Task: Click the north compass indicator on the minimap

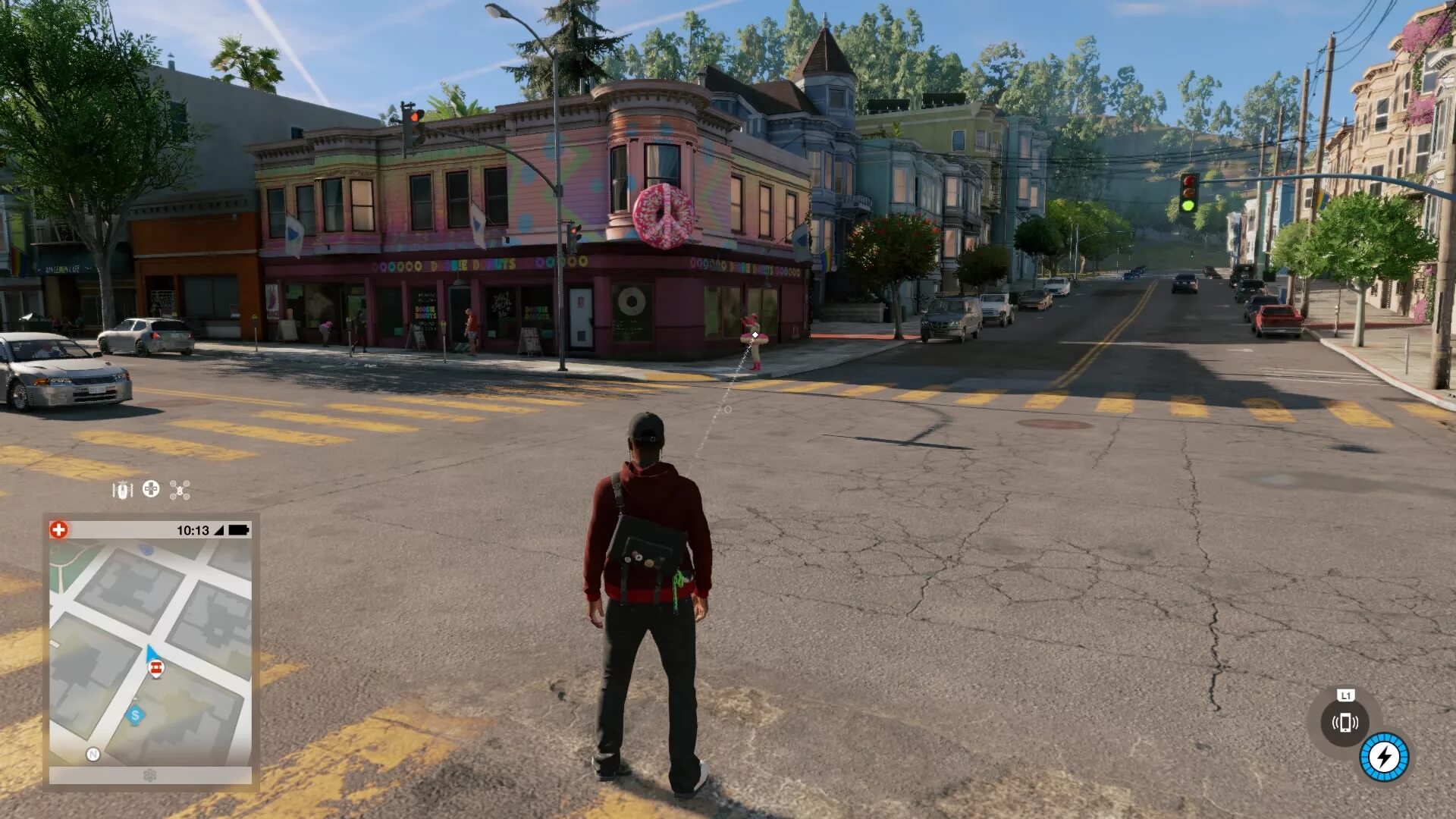Action: 93,754
